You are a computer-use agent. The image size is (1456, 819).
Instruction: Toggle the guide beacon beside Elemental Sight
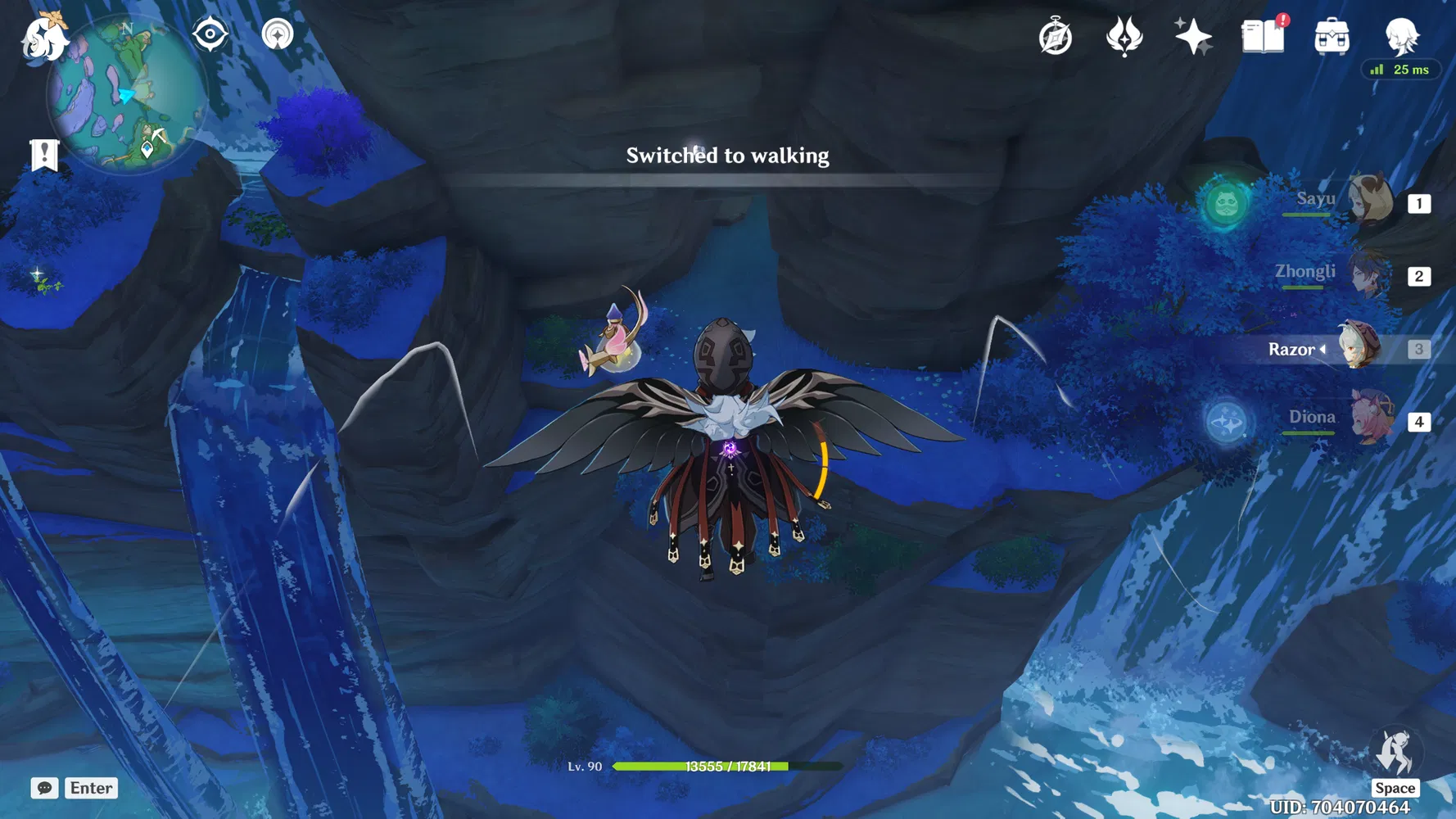pos(277,34)
